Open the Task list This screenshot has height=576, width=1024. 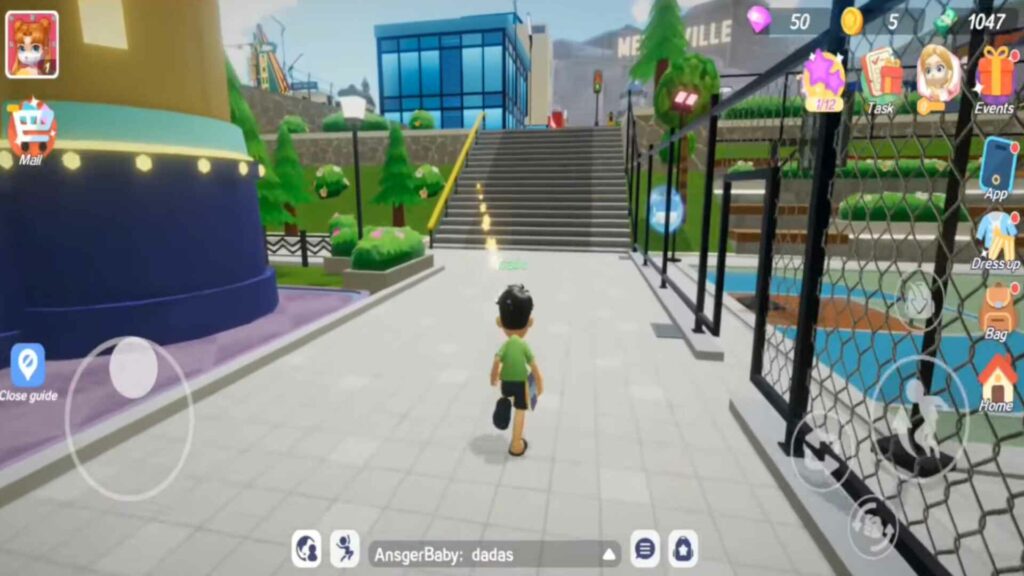(881, 78)
